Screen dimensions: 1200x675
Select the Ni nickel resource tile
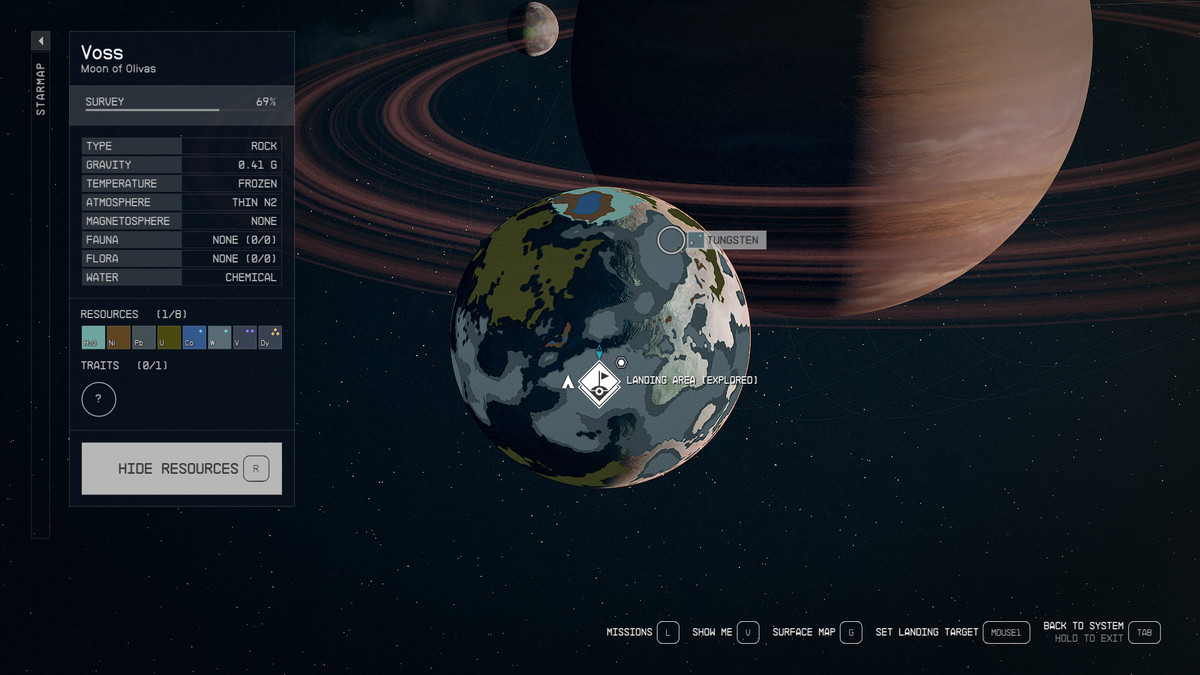click(x=119, y=338)
